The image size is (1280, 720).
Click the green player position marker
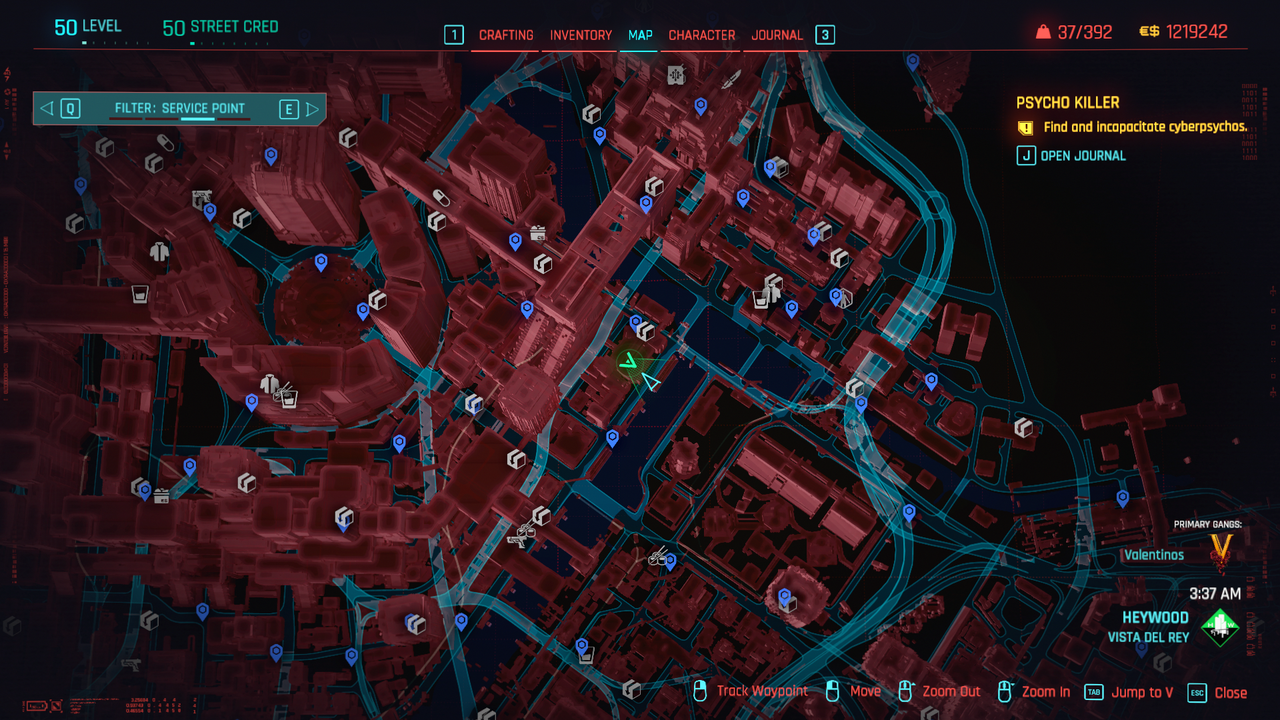pos(629,362)
